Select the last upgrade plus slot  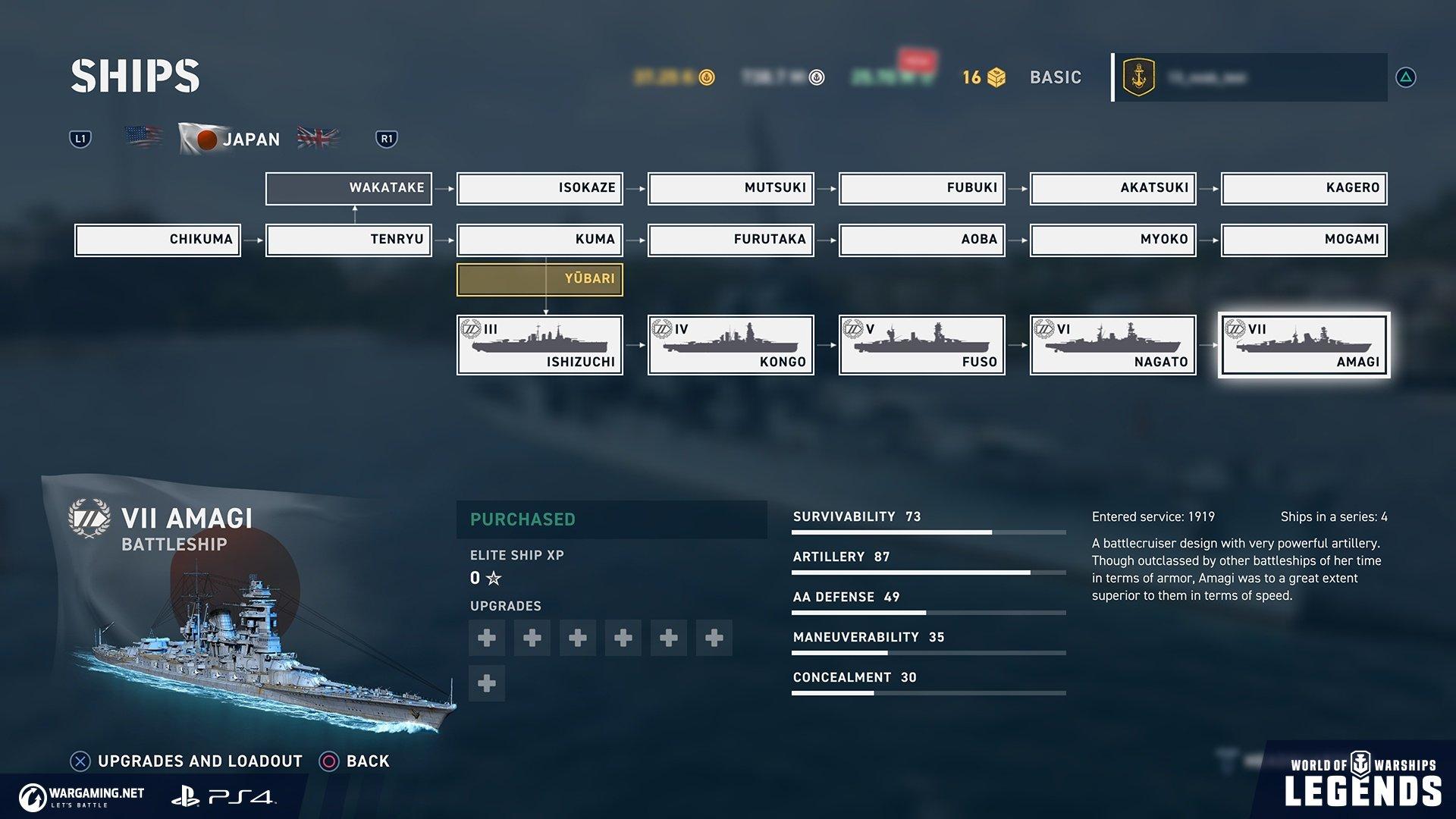pyautogui.click(x=486, y=683)
